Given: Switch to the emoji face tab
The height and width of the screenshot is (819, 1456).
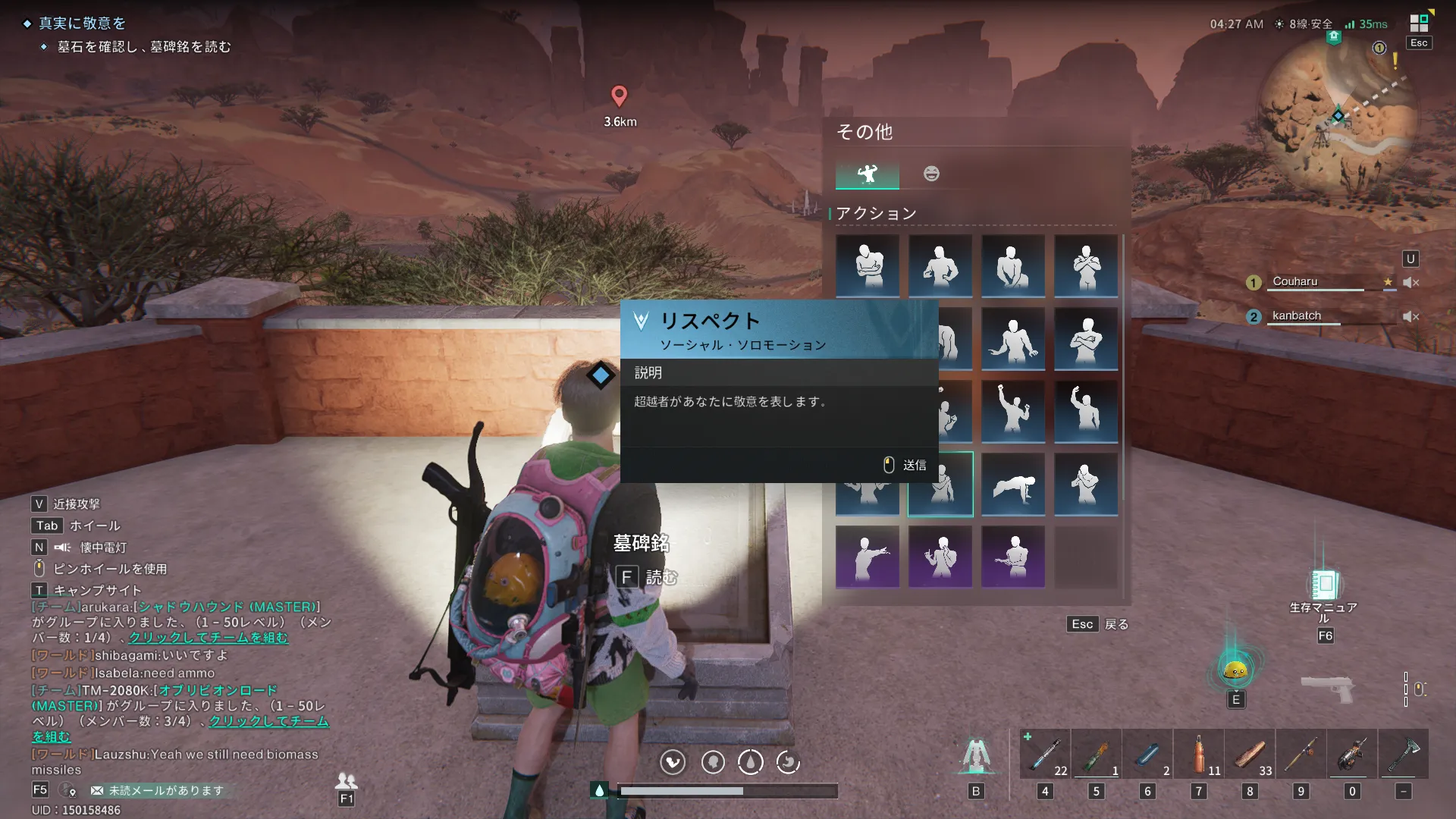Looking at the screenshot, I should [931, 174].
